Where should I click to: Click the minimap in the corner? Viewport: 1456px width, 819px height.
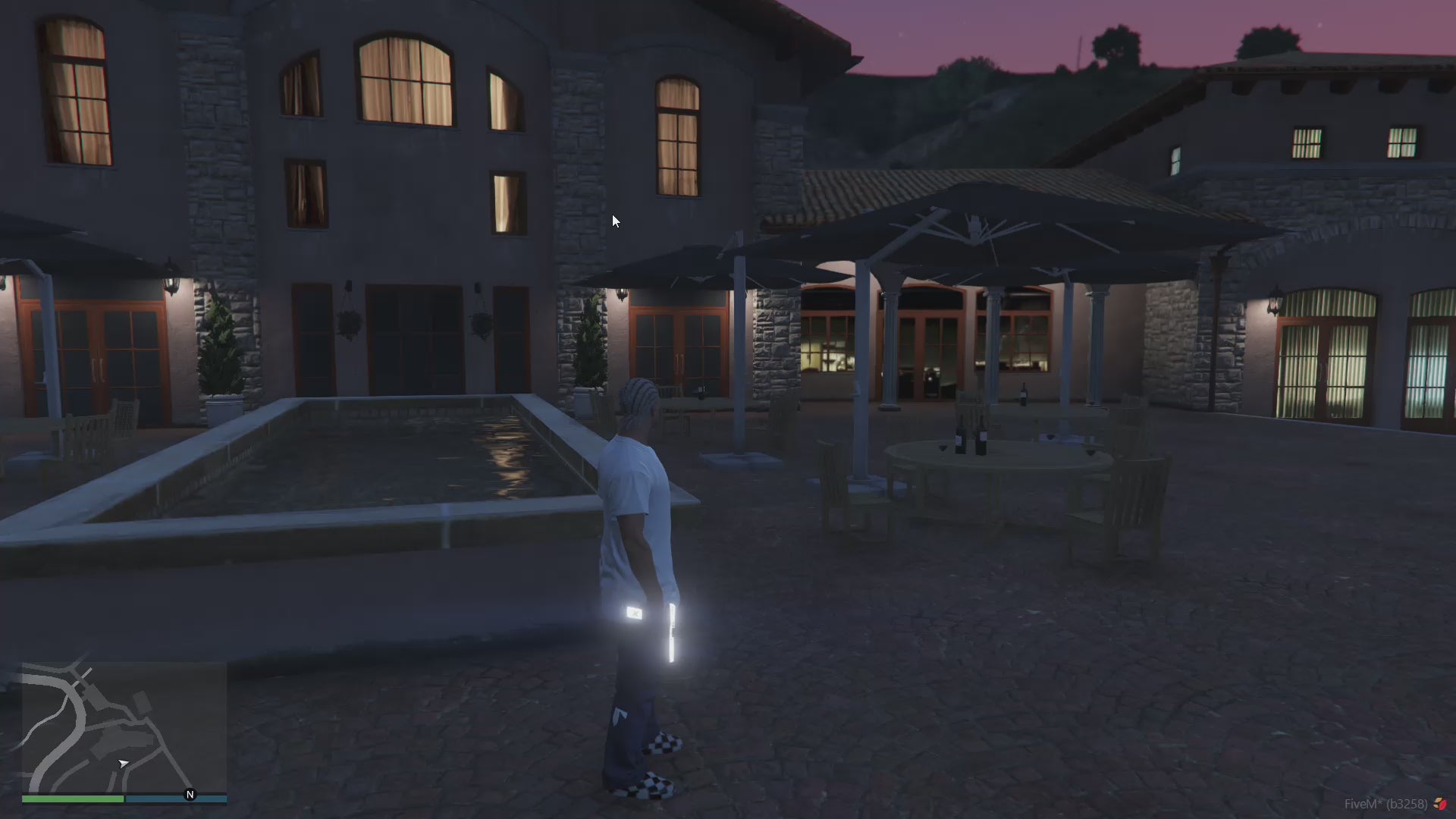[x=124, y=726]
